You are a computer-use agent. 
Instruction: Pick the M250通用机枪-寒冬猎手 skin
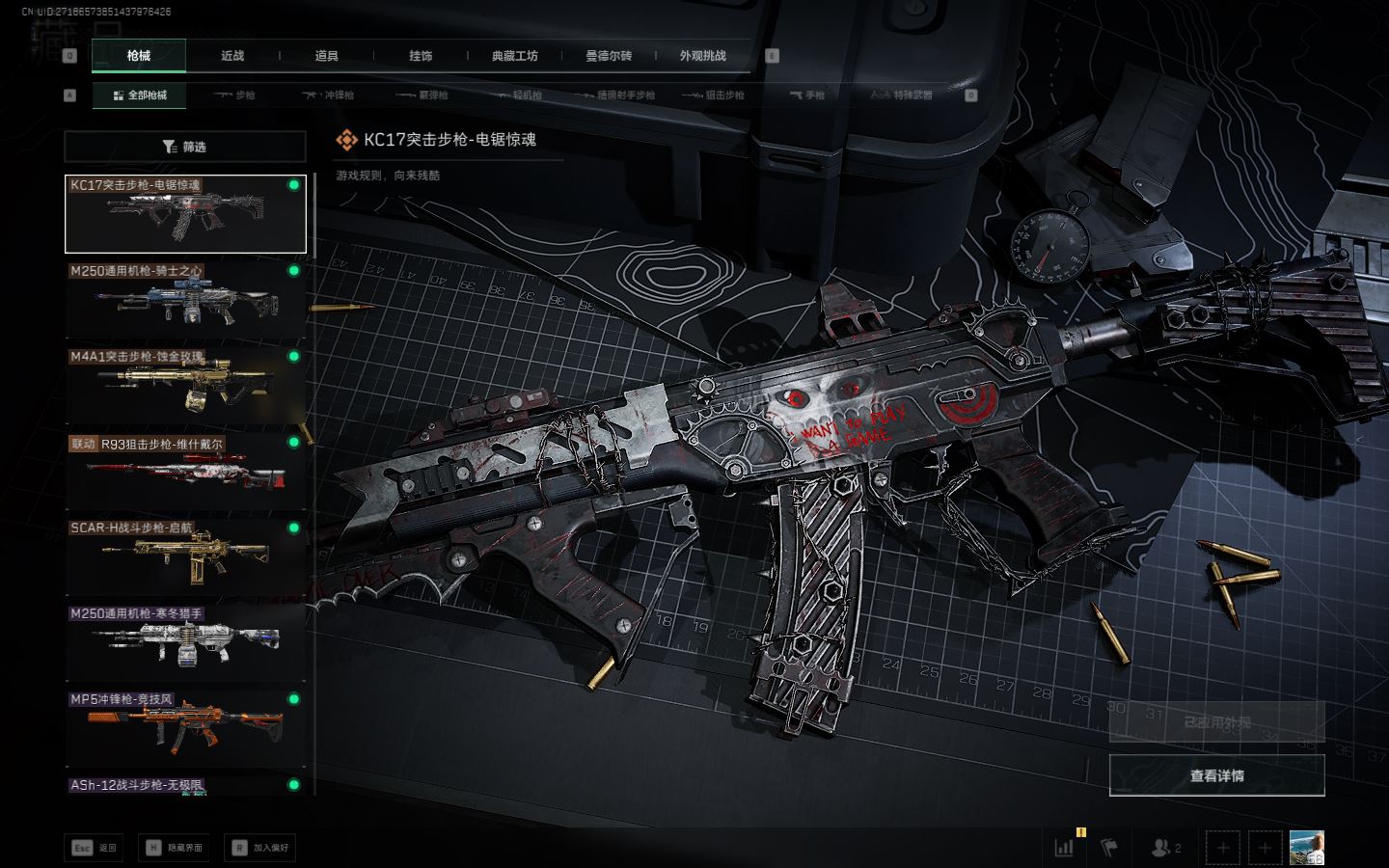(x=185, y=642)
